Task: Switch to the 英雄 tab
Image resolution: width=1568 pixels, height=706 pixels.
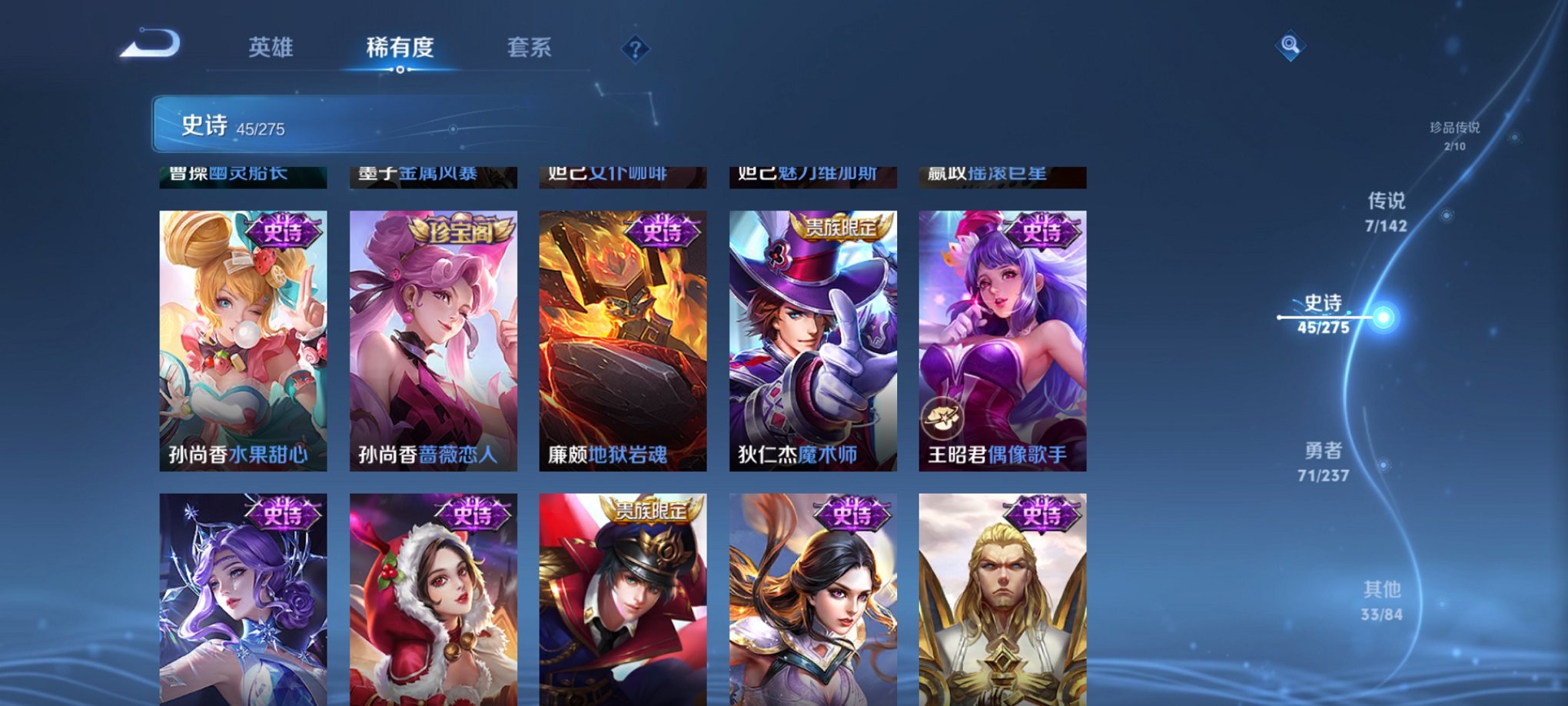Action: point(271,46)
